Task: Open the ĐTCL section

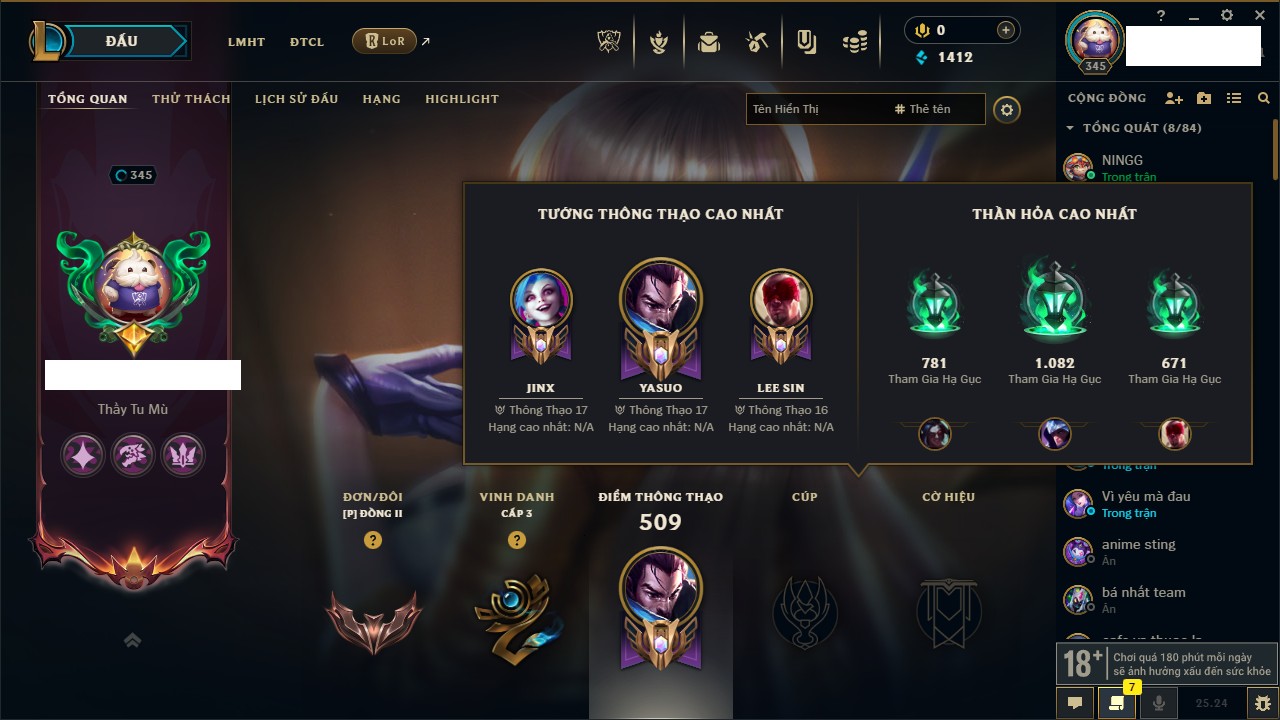Action: coord(307,42)
